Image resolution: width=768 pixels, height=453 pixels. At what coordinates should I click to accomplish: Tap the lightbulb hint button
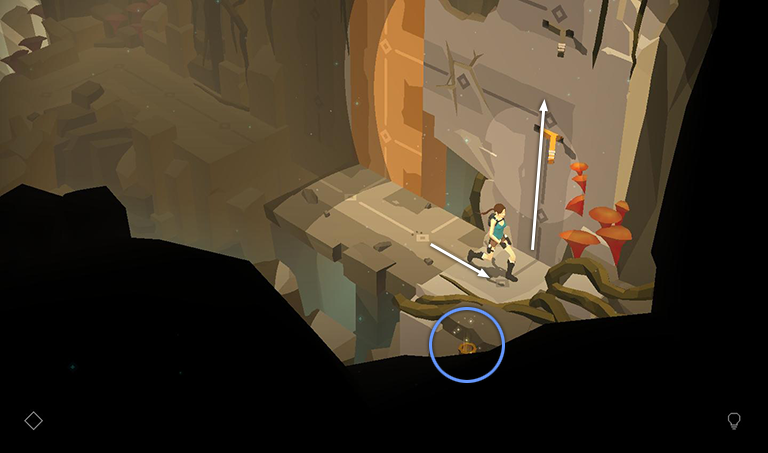click(x=734, y=421)
